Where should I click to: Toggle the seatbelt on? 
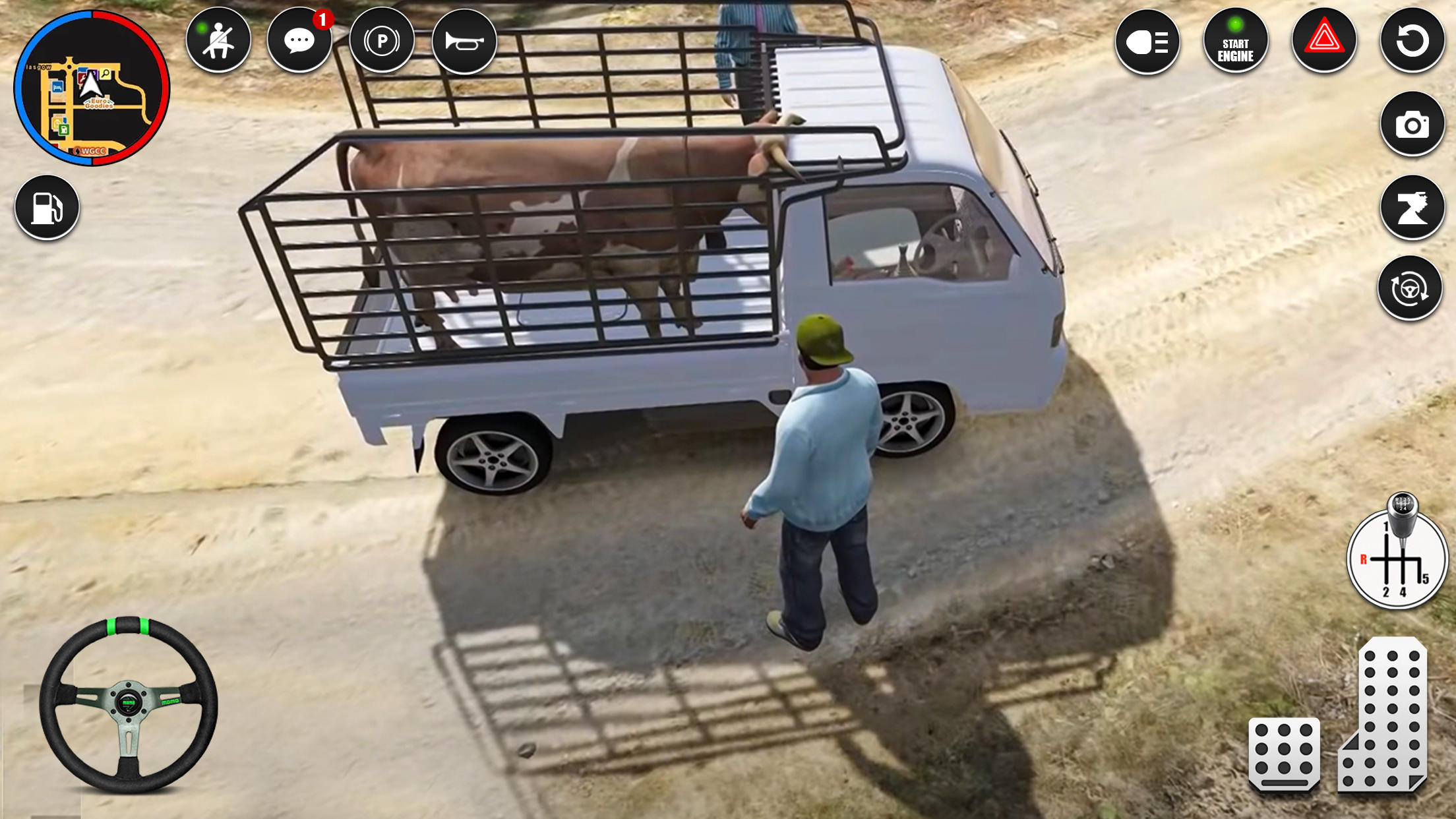click(219, 41)
